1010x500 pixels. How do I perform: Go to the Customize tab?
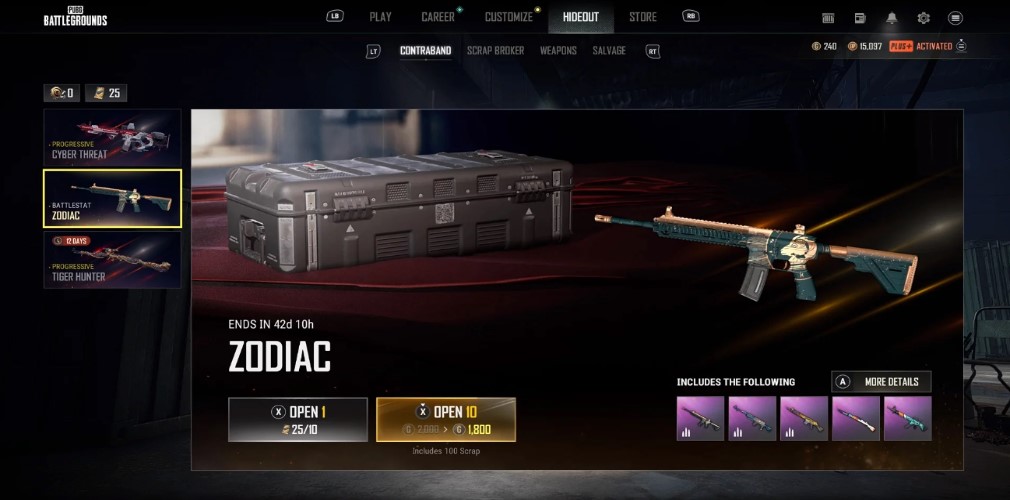pos(509,17)
